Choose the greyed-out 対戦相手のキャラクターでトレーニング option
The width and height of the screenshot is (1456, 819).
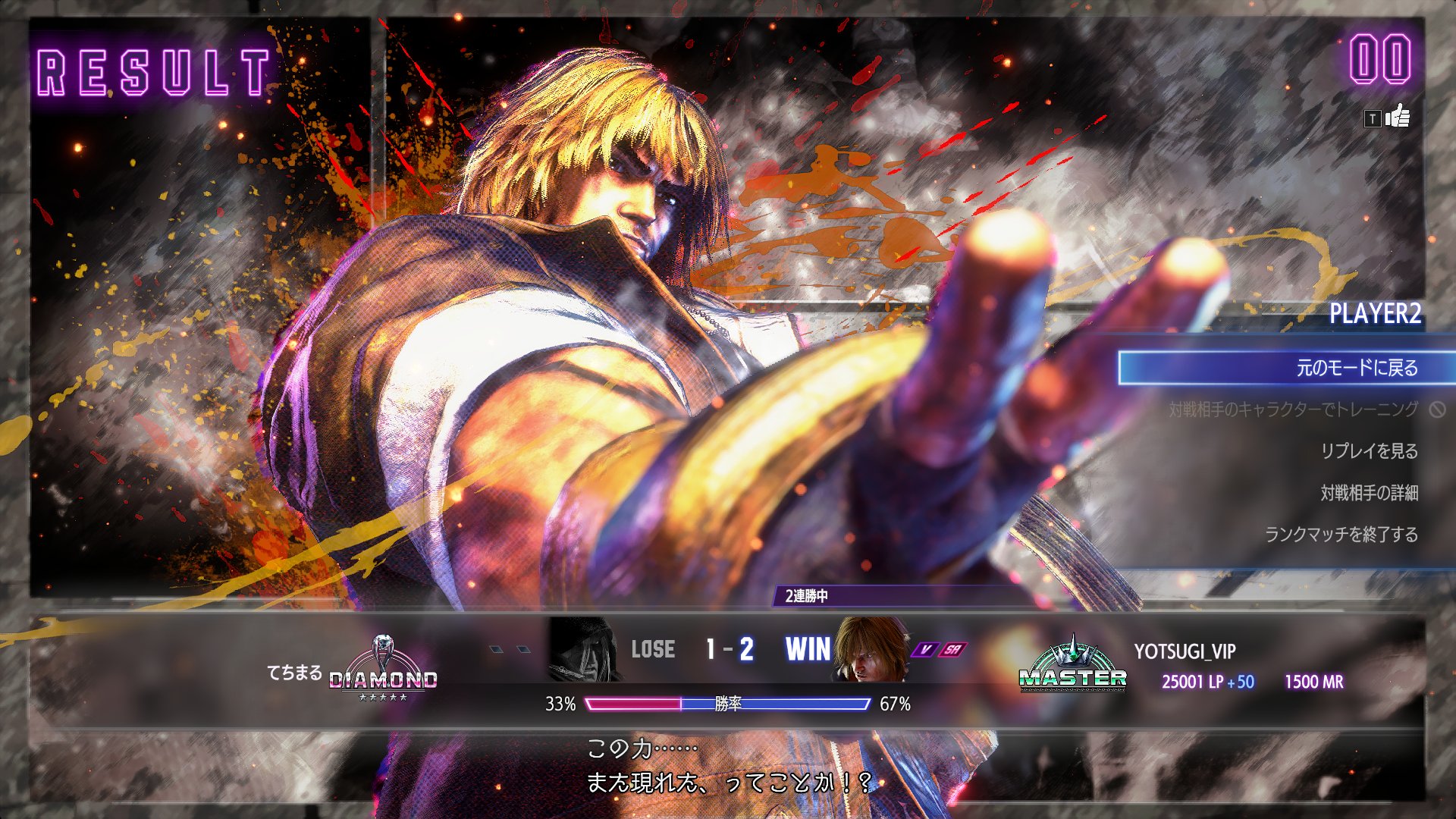tap(1293, 409)
